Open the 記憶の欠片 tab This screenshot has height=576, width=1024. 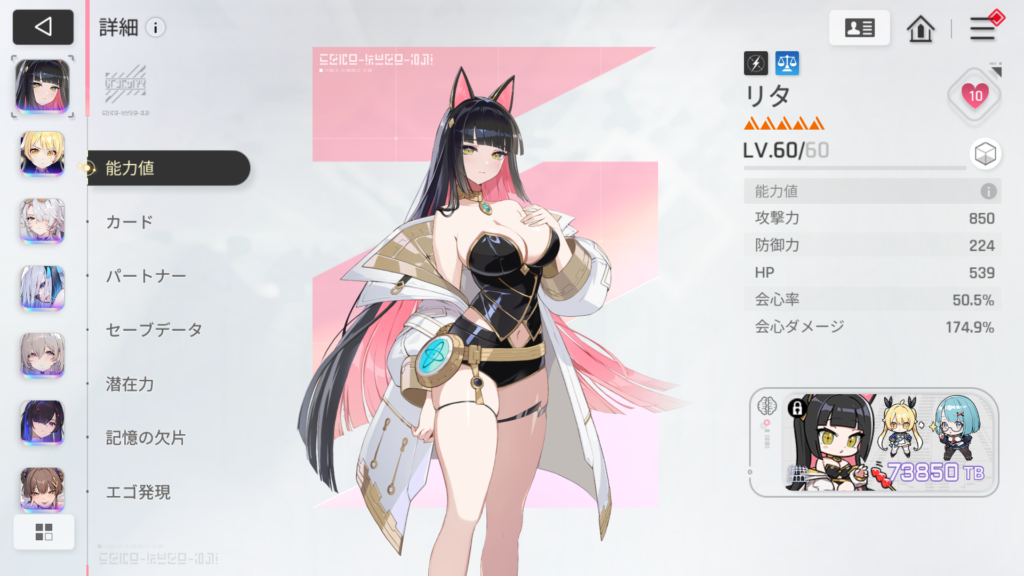146,438
